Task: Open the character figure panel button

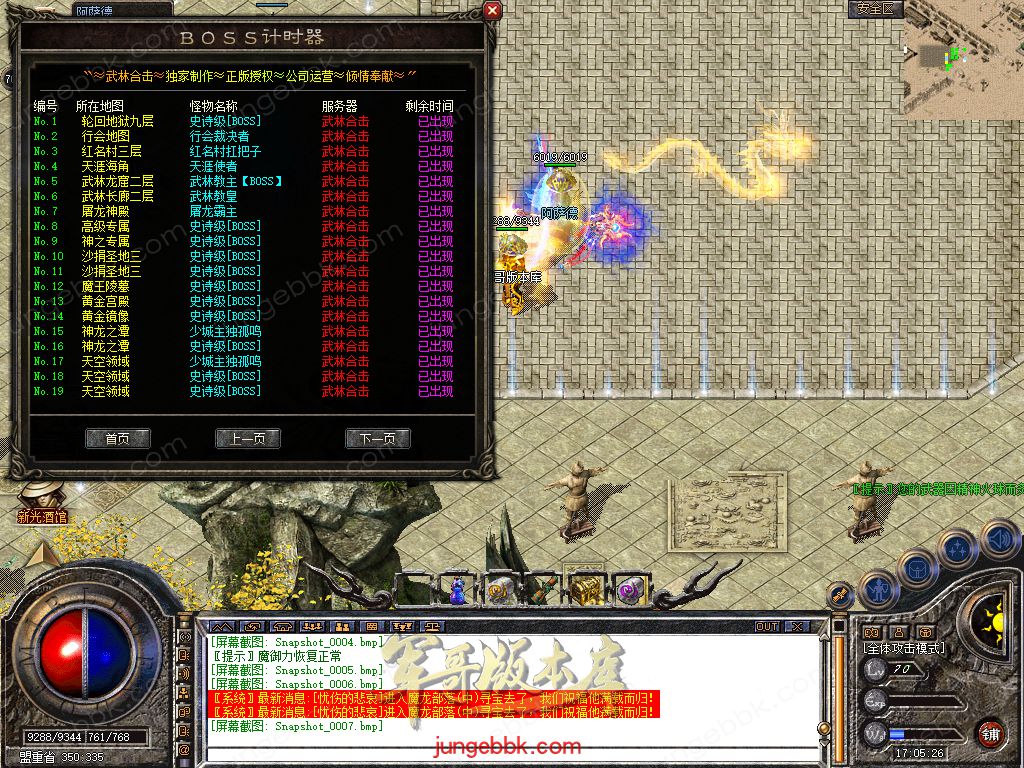Action: [x=877, y=587]
